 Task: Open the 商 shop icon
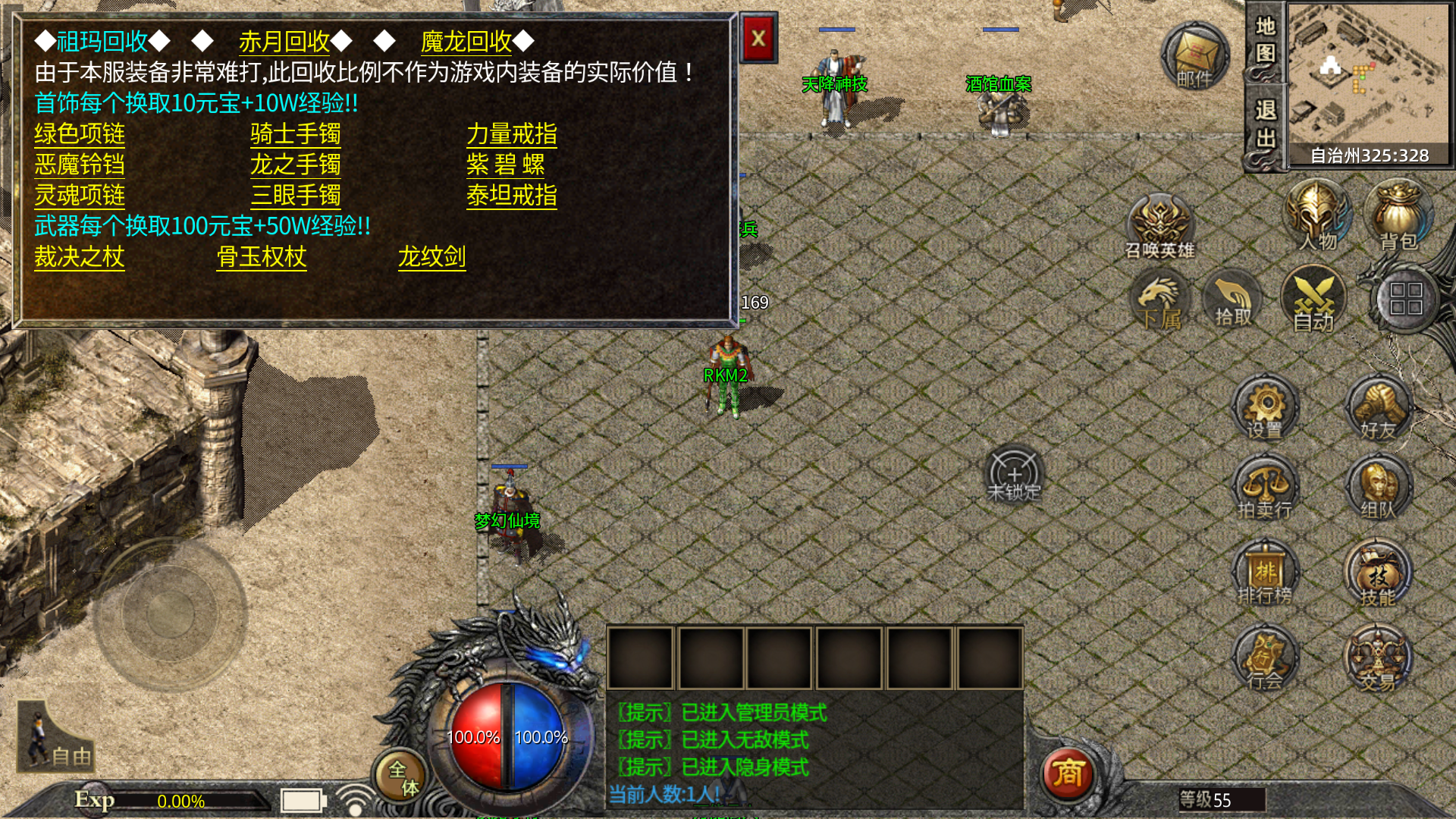pos(1070,775)
